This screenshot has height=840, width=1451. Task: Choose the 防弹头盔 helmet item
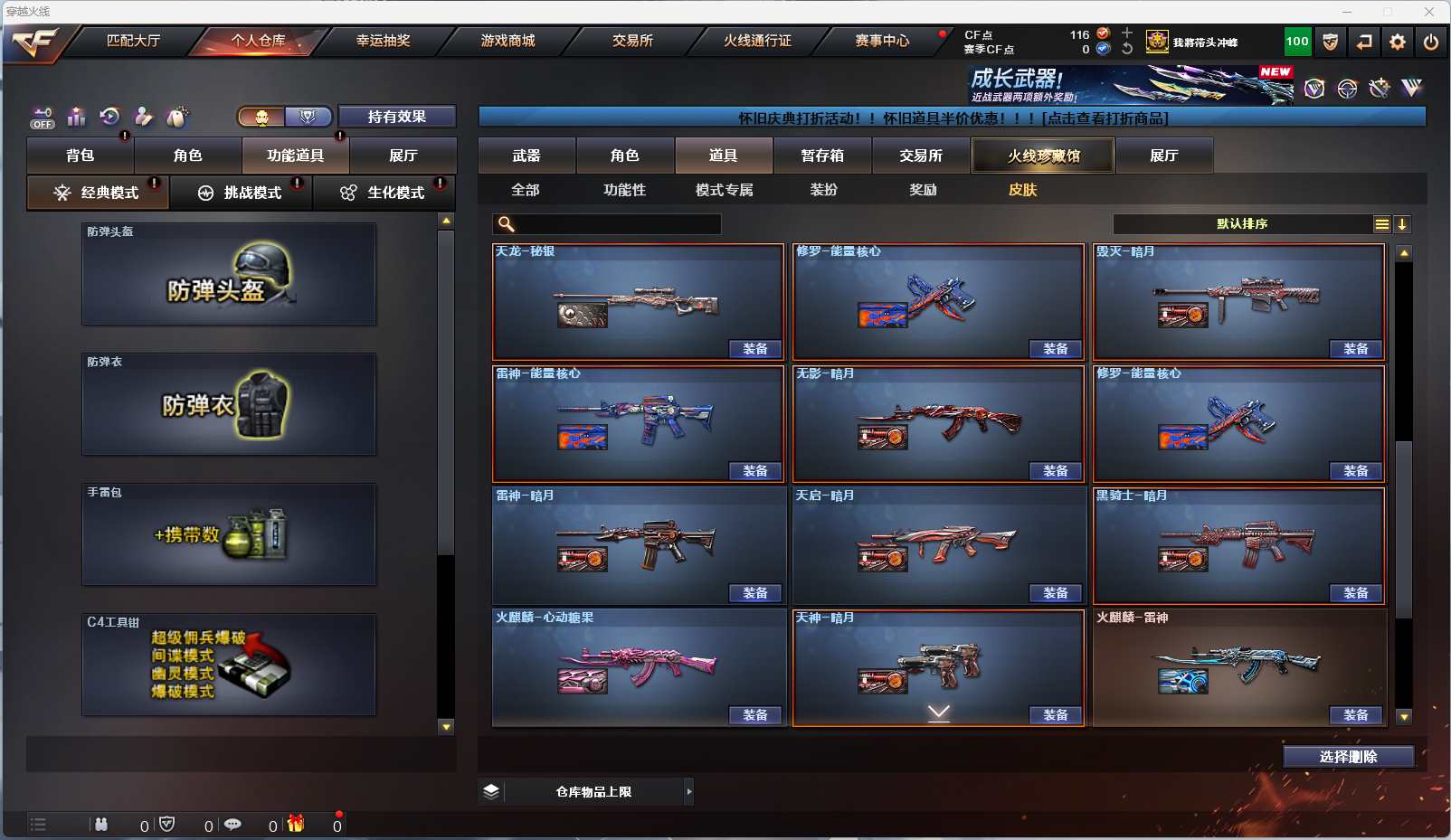point(229,274)
